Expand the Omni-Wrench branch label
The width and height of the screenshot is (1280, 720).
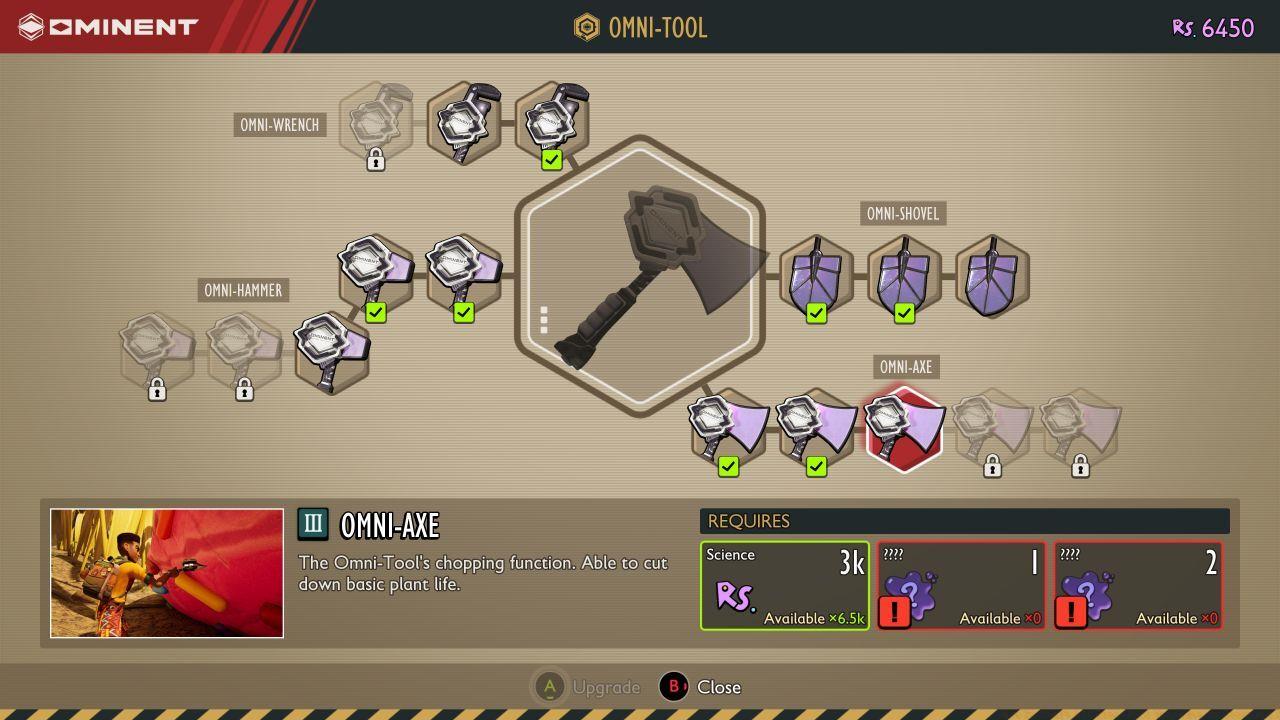click(x=280, y=125)
